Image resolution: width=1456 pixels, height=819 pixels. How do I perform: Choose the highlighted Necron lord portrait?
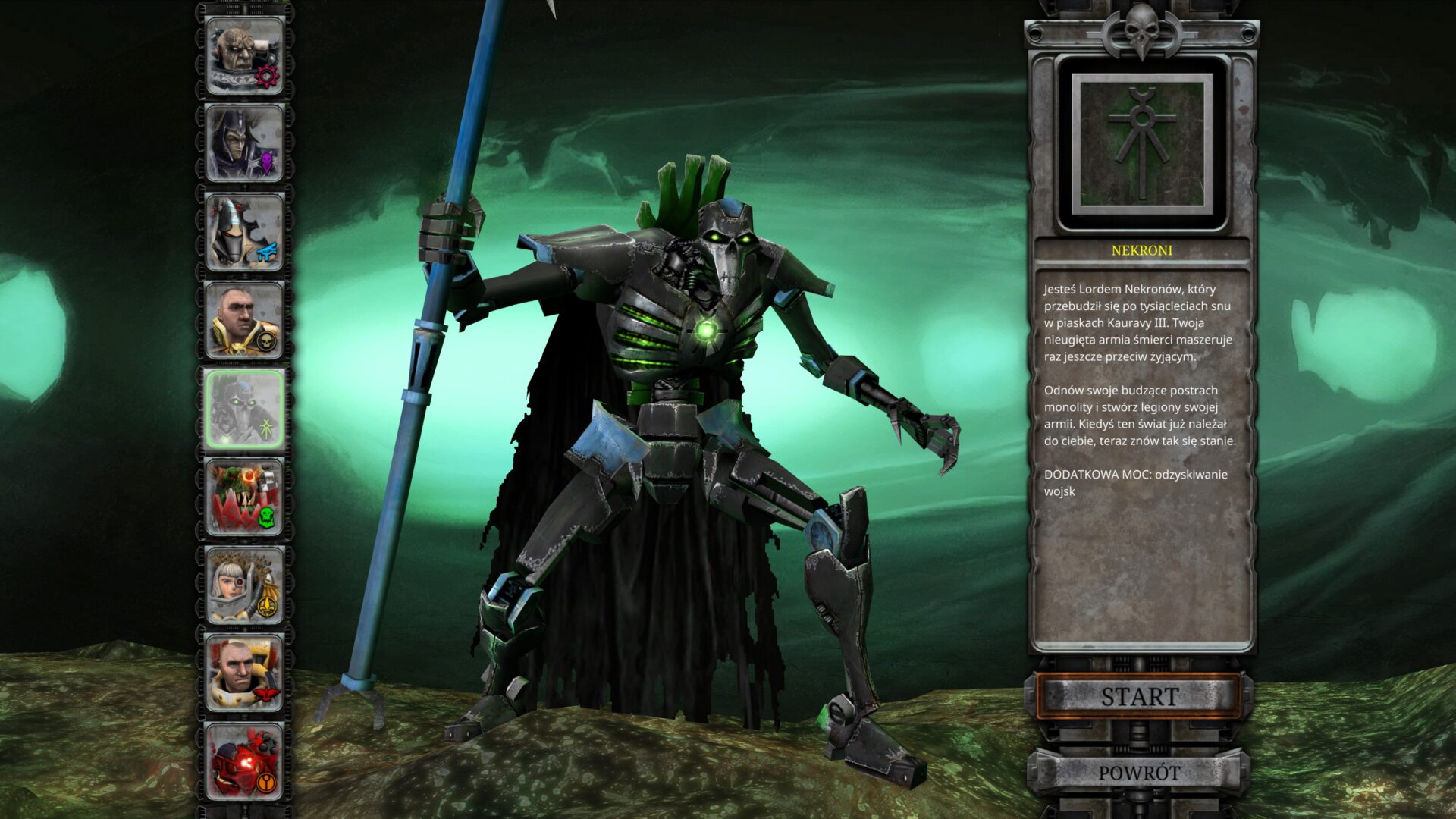point(245,409)
